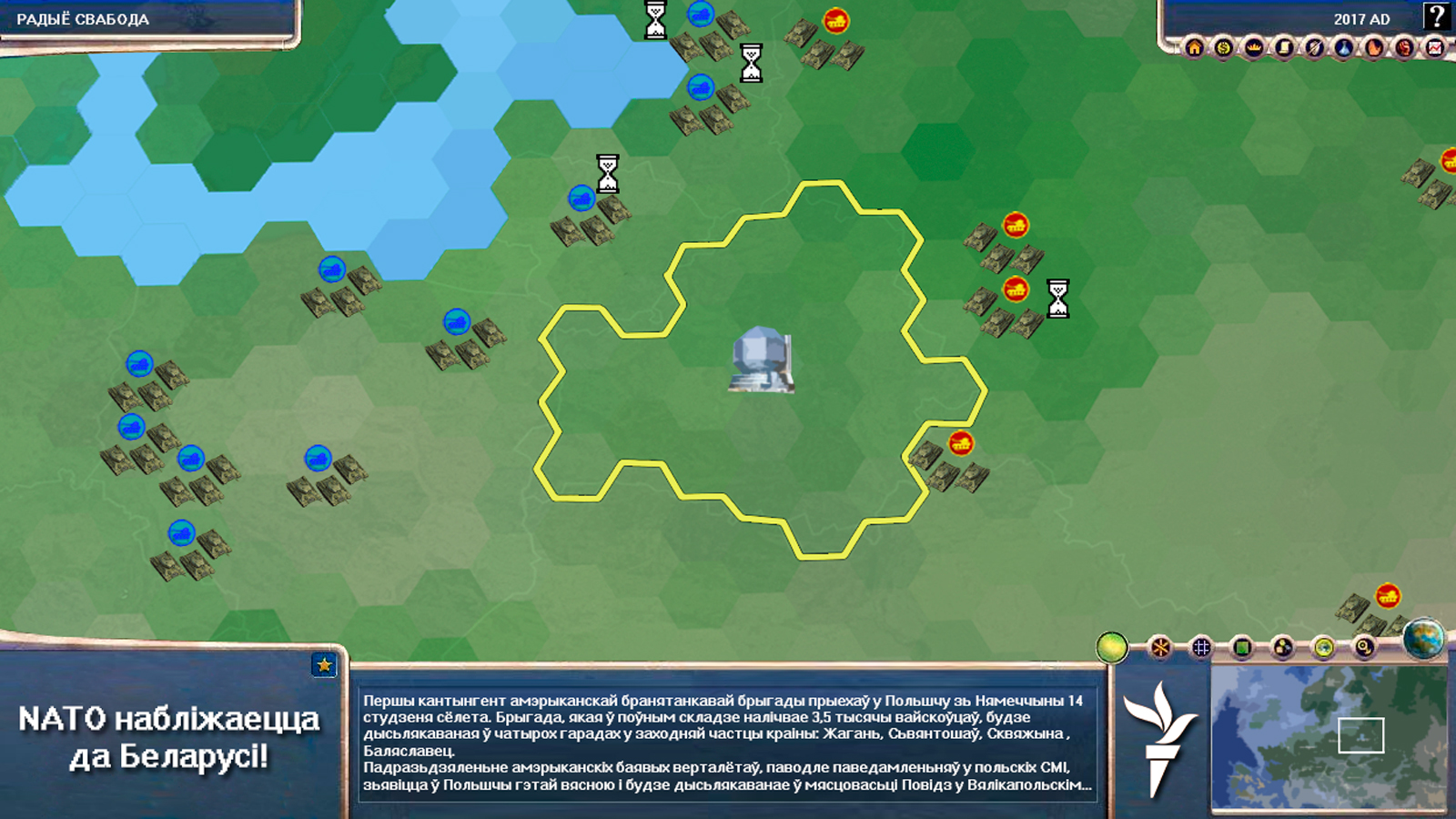Screen dimensions: 1456x819
Task: Click the magnifier with arrow icon
Action: click(x=1364, y=647)
